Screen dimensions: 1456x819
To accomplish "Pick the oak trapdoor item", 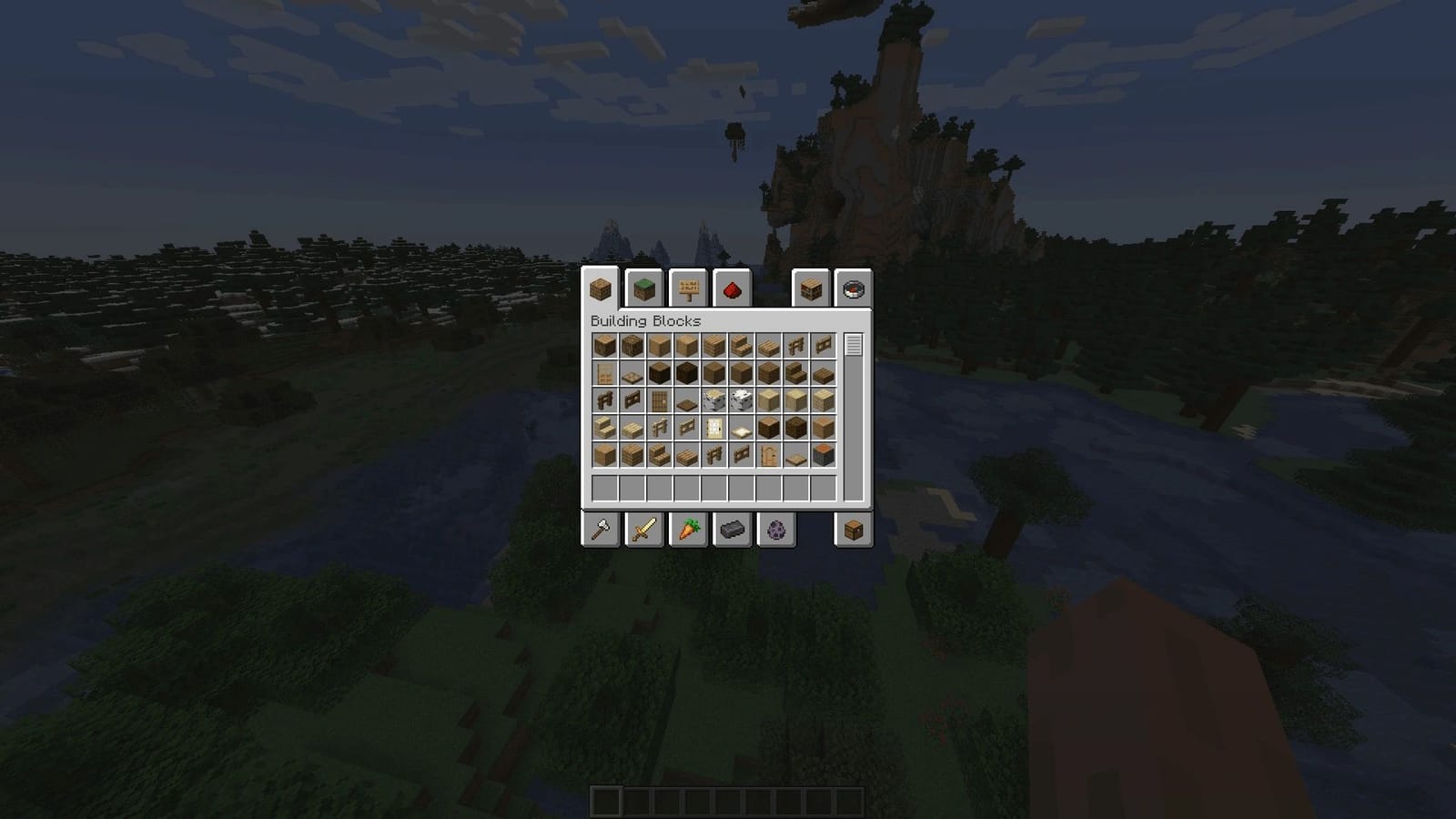I will click(x=632, y=372).
